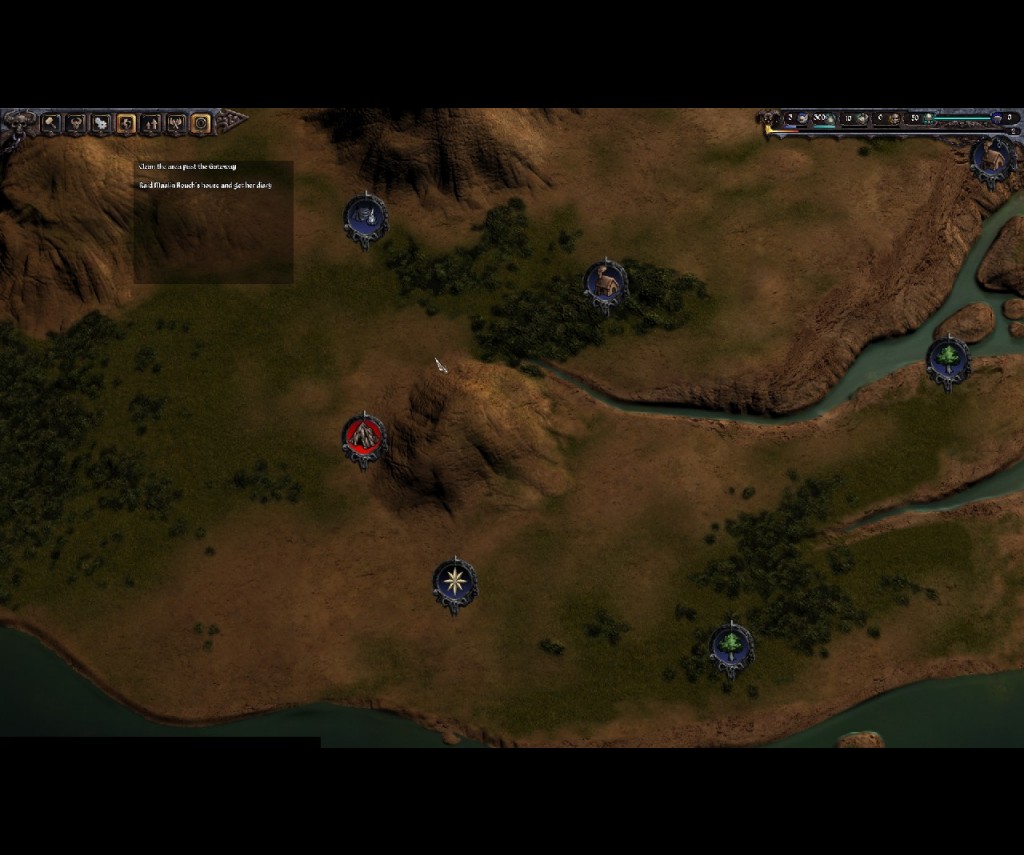Select the red mountain map marker
The image size is (1024, 855).
coord(363,437)
